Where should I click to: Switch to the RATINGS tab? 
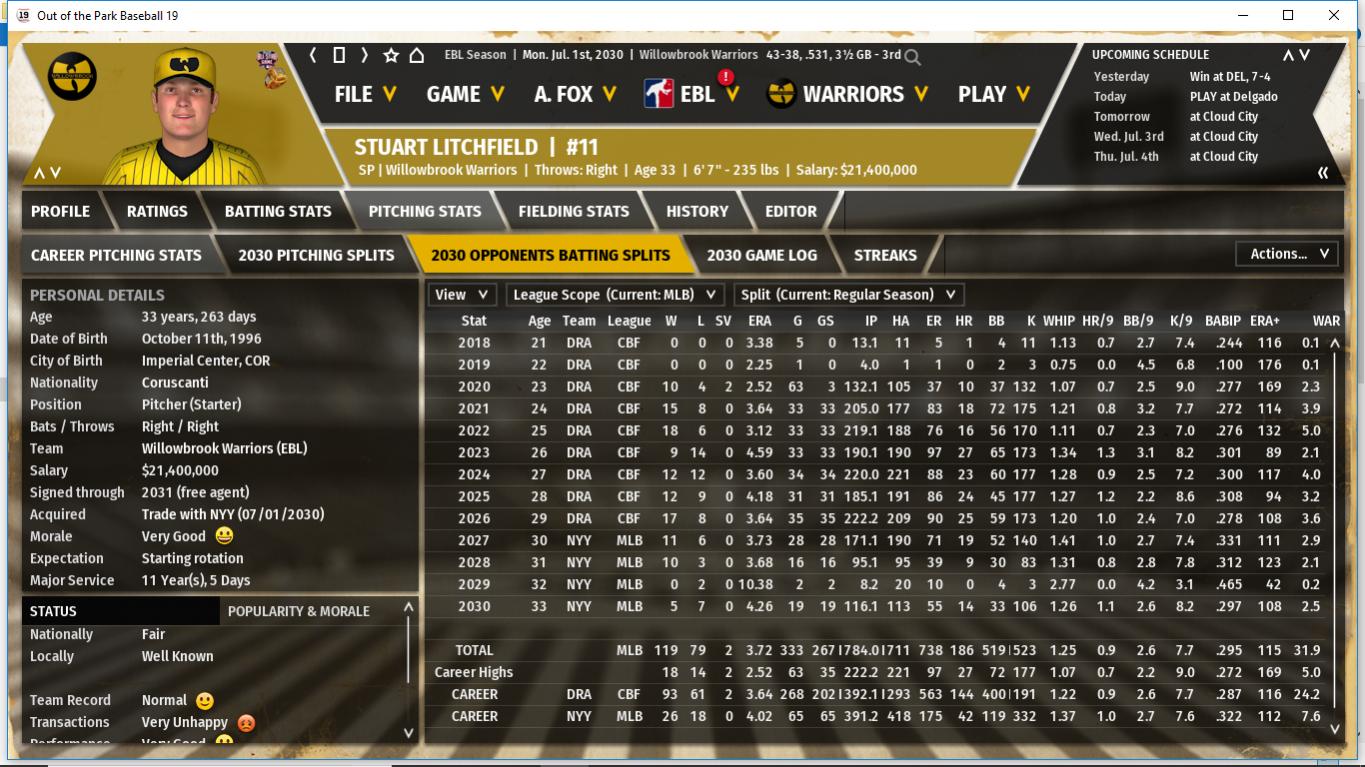[x=157, y=211]
